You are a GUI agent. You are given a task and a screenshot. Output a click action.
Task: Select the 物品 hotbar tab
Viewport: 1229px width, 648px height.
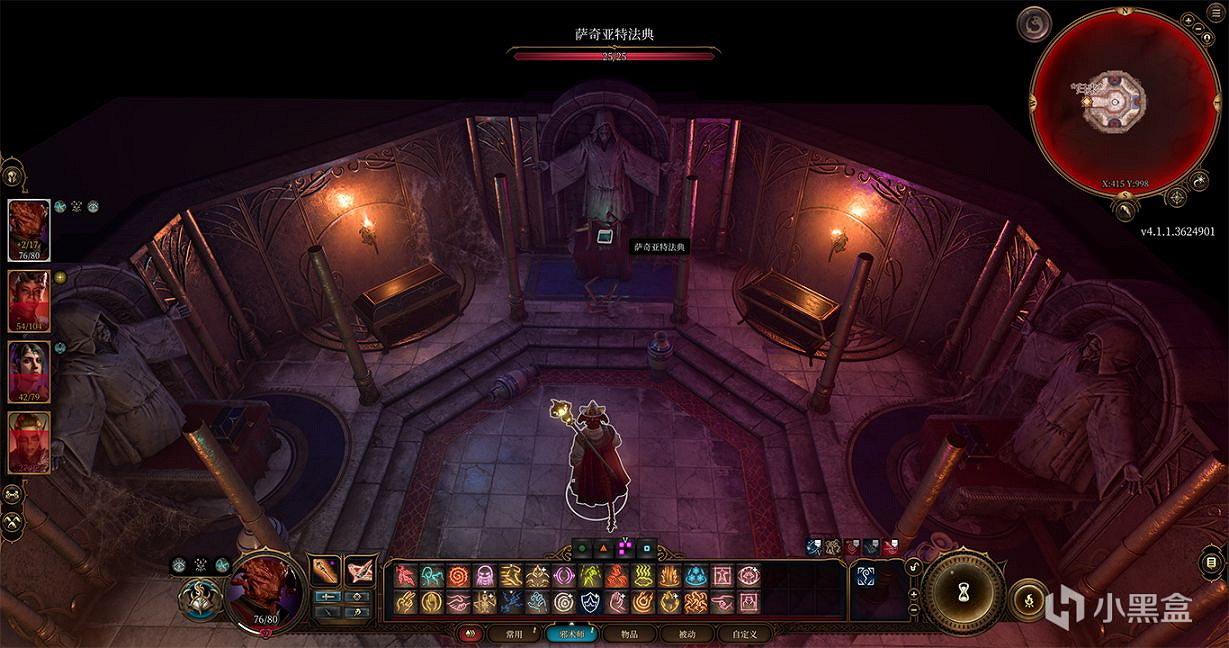628,633
